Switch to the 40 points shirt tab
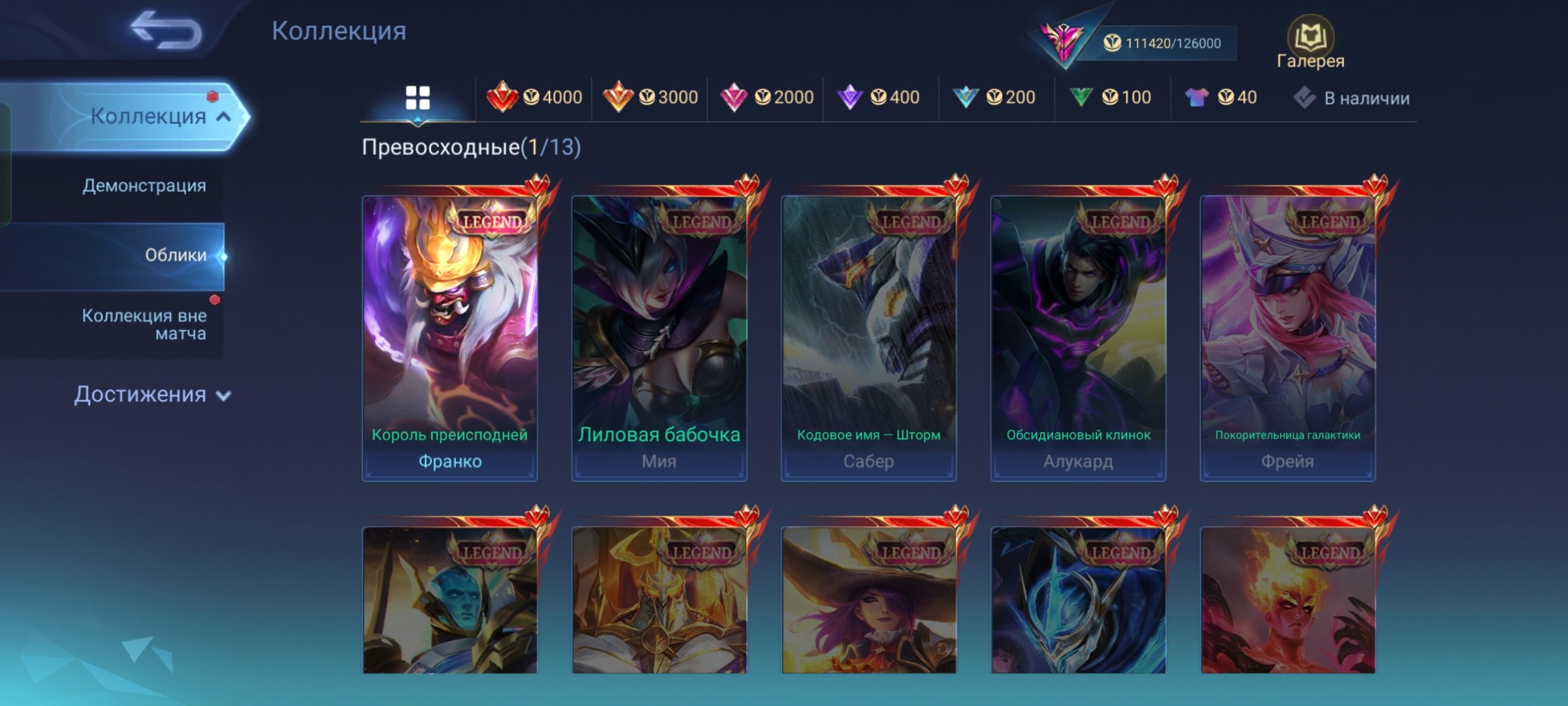Image resolution: width=1568 pixels, height=706 pixels. pos(1220,98)
